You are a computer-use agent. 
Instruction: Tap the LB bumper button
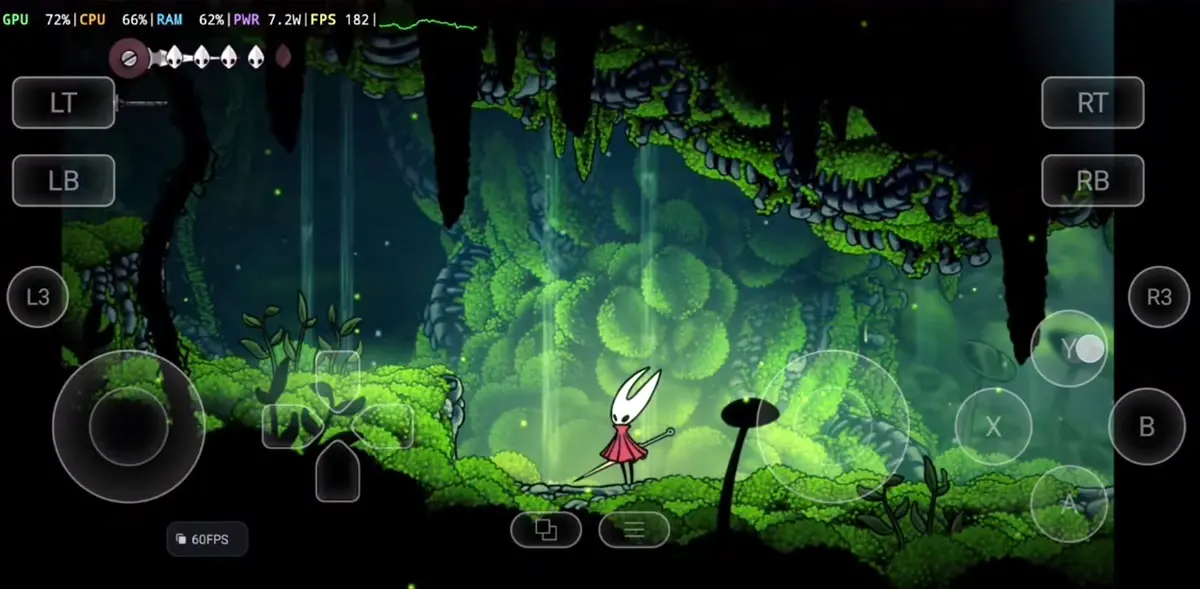point(63,180)
